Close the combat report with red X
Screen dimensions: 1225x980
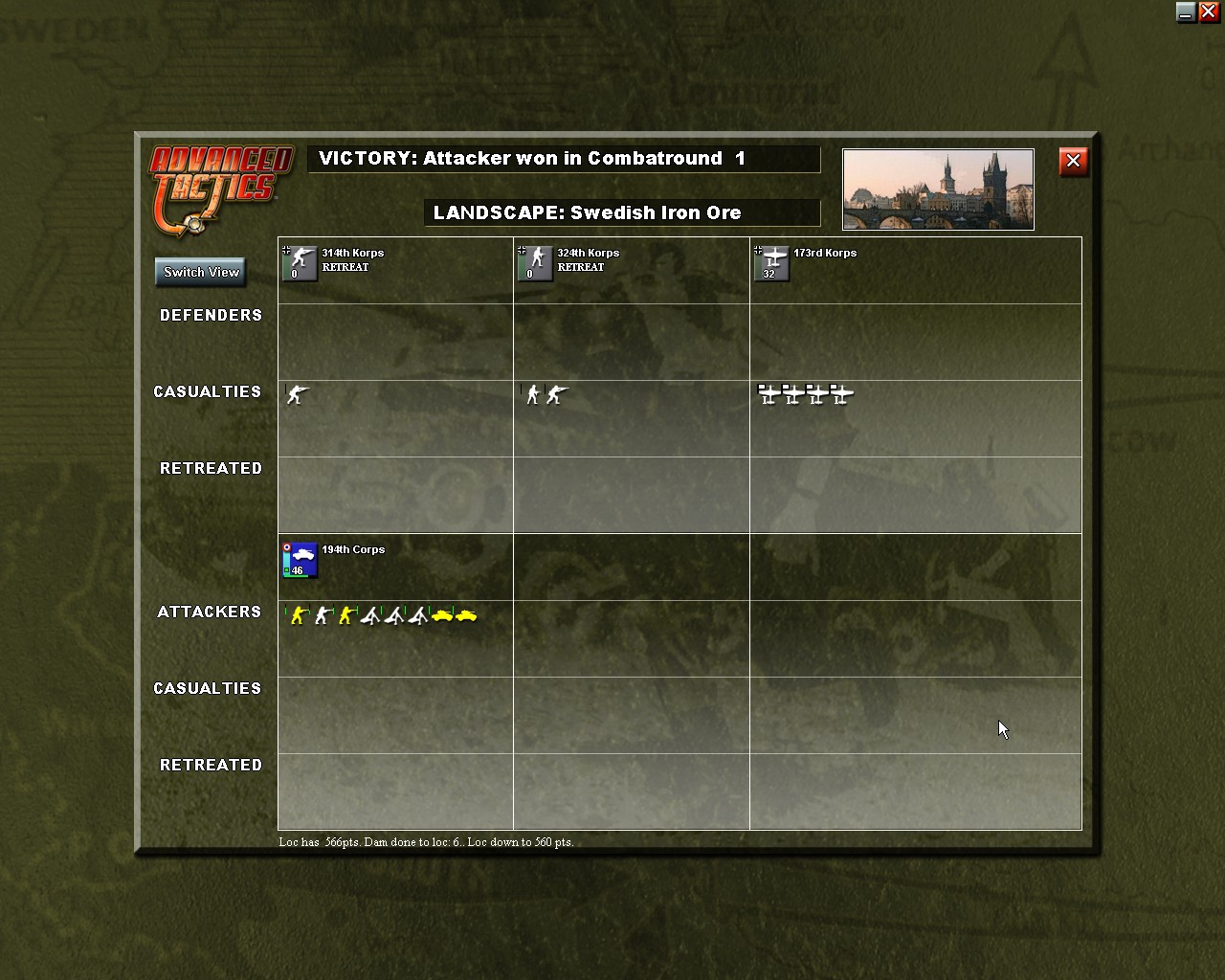1073,162
